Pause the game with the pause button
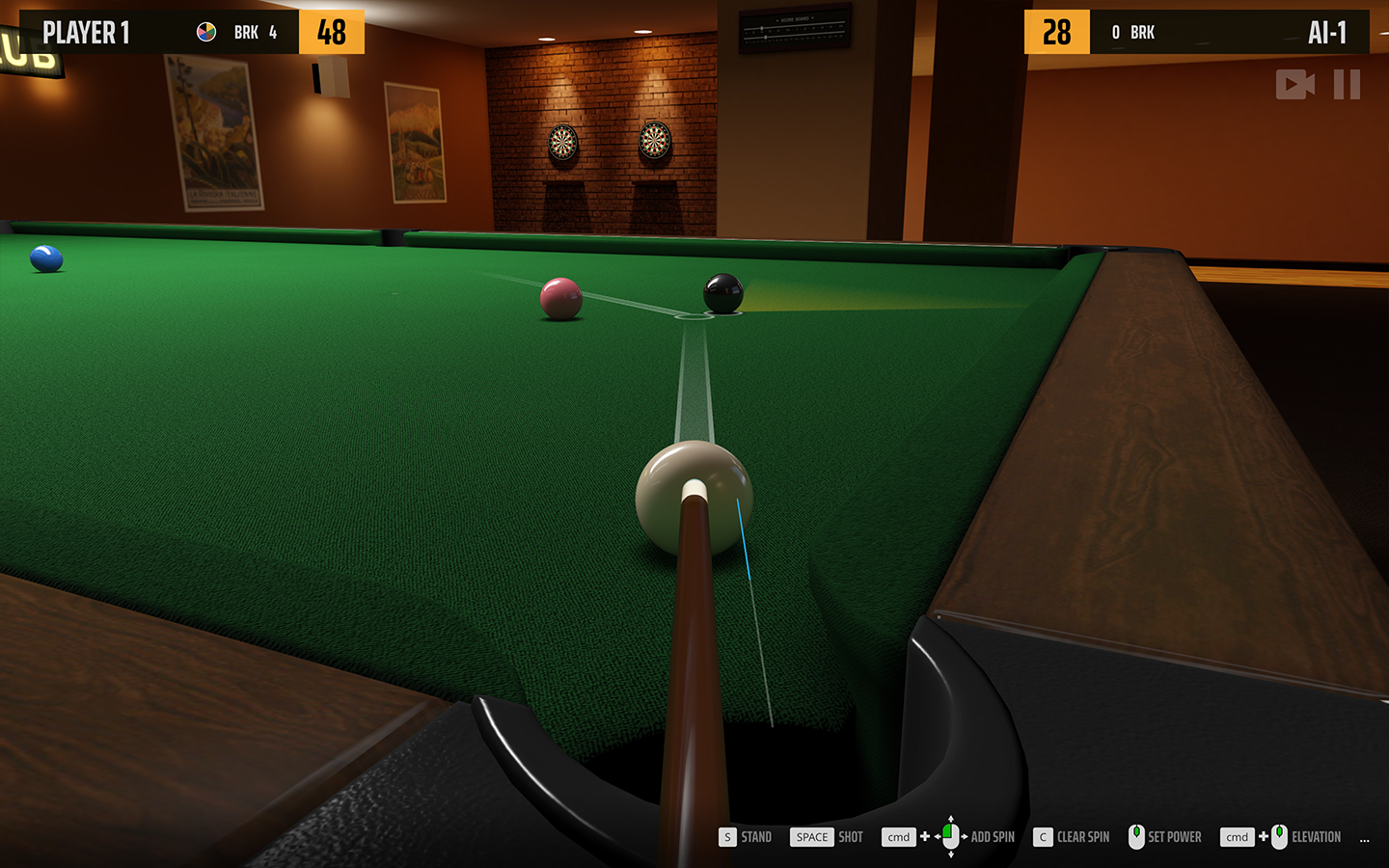1389x868 pixels. tap(1347, 85)
